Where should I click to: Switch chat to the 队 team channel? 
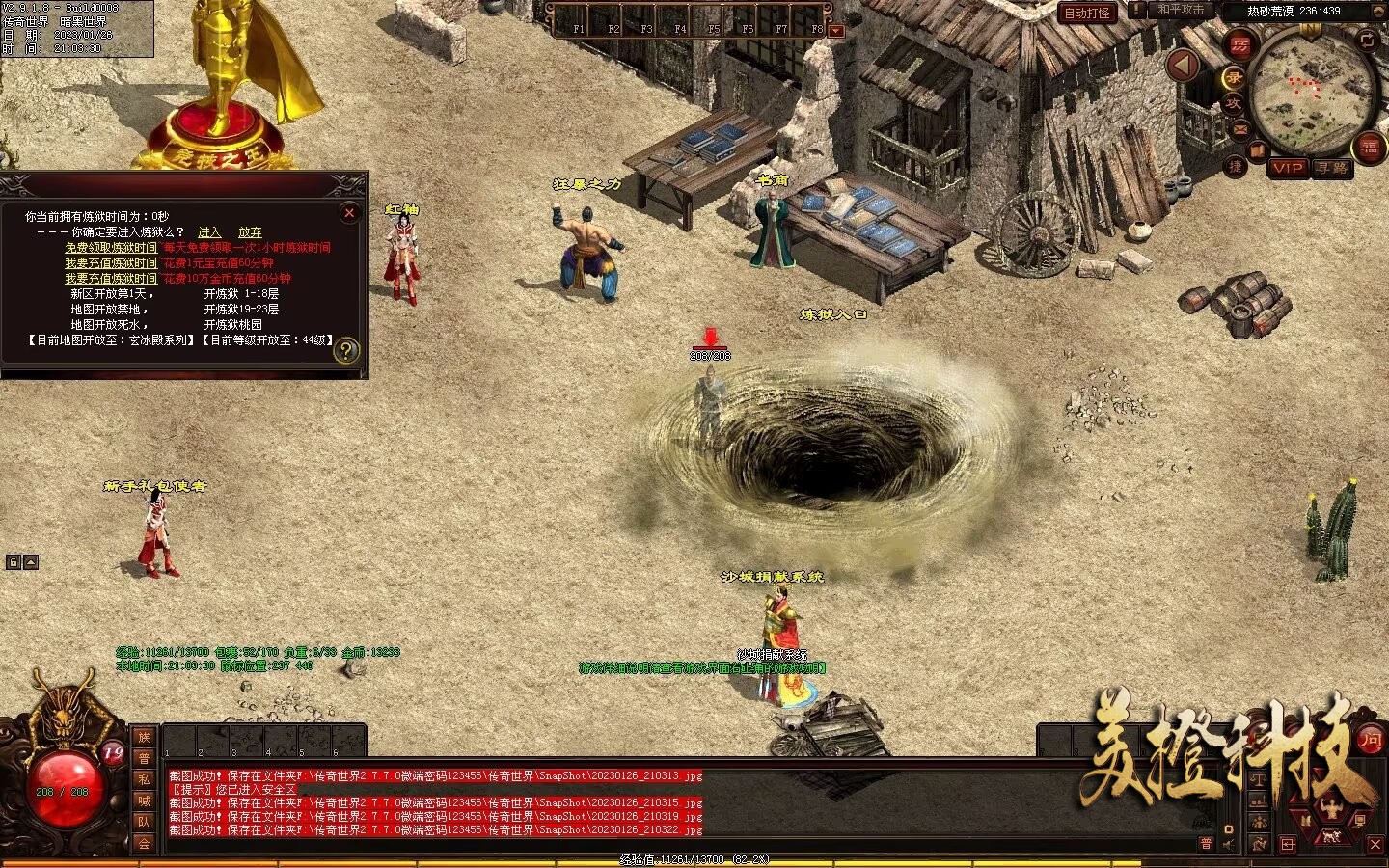tap(144, 822)
